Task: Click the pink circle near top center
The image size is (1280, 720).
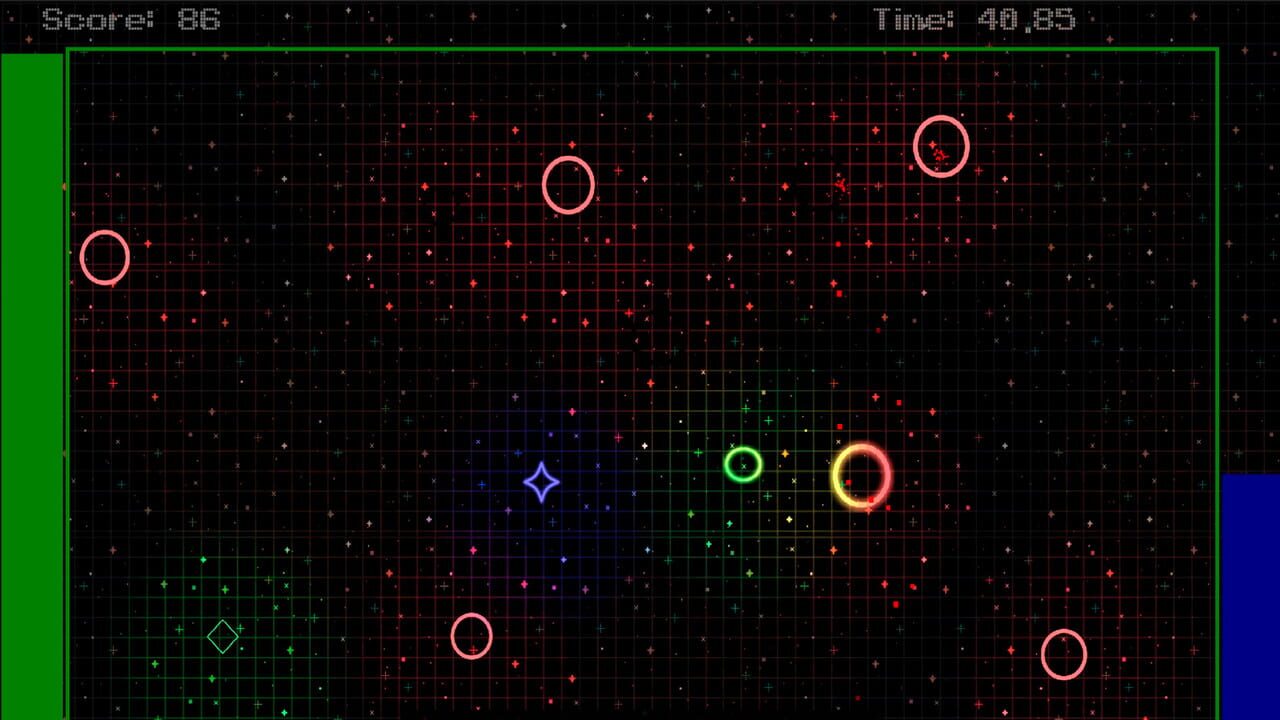Action: click(568, 184)
